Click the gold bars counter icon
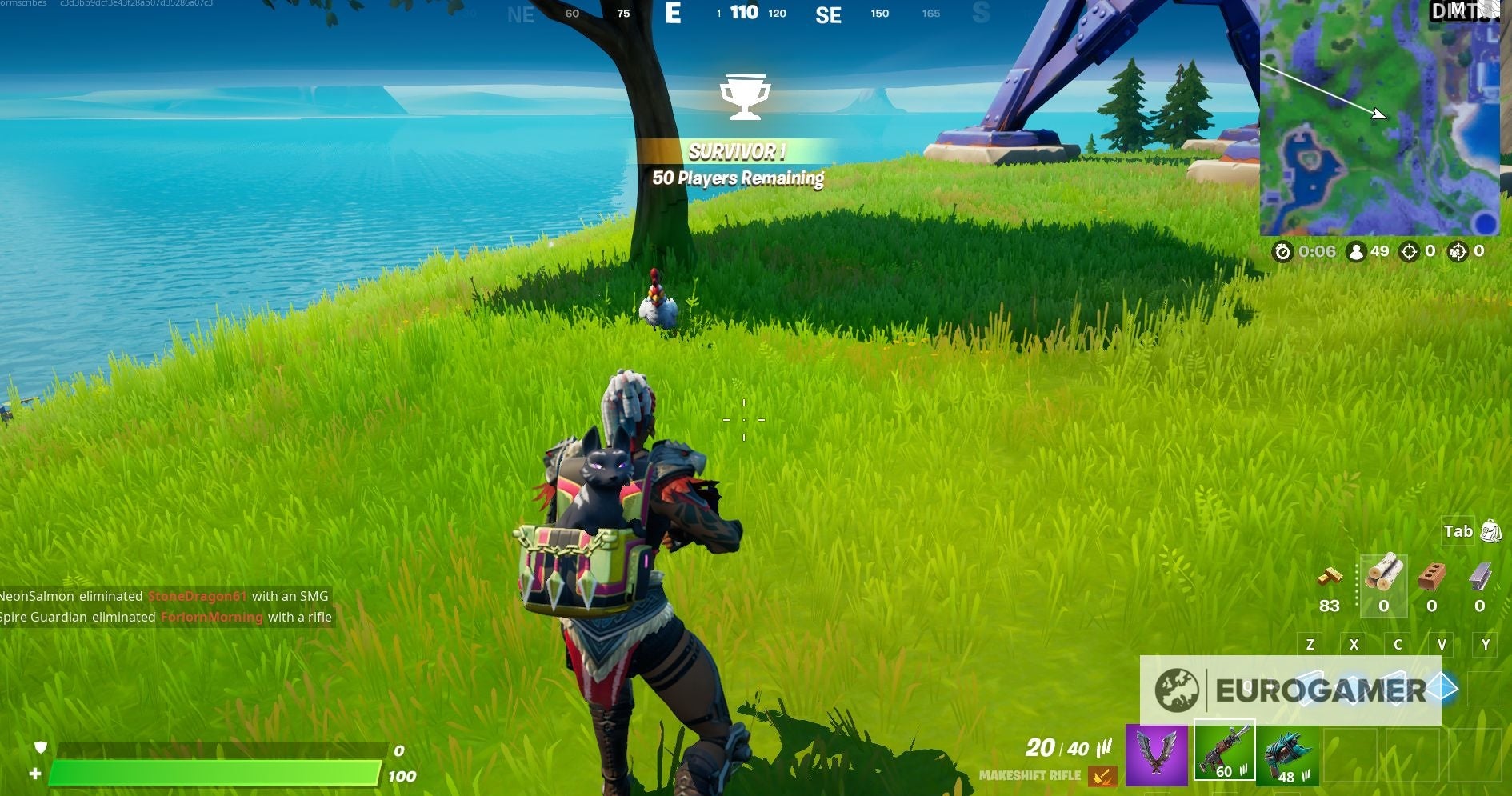The width and height of the screenshot is (1512, 796). click(1330, 578)
